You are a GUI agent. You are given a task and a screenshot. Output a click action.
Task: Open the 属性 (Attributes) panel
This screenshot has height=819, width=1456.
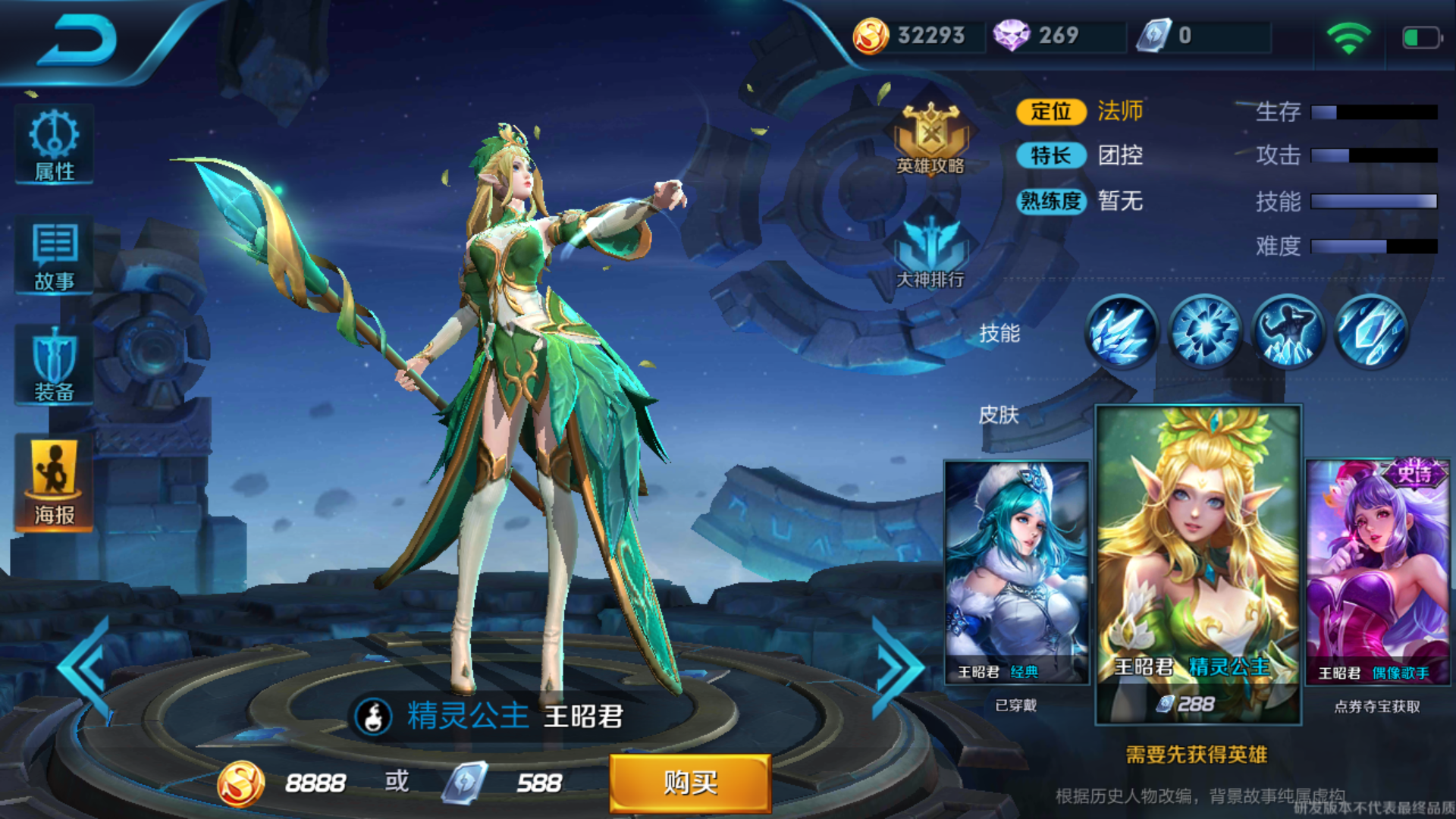[x=53, y=144]
